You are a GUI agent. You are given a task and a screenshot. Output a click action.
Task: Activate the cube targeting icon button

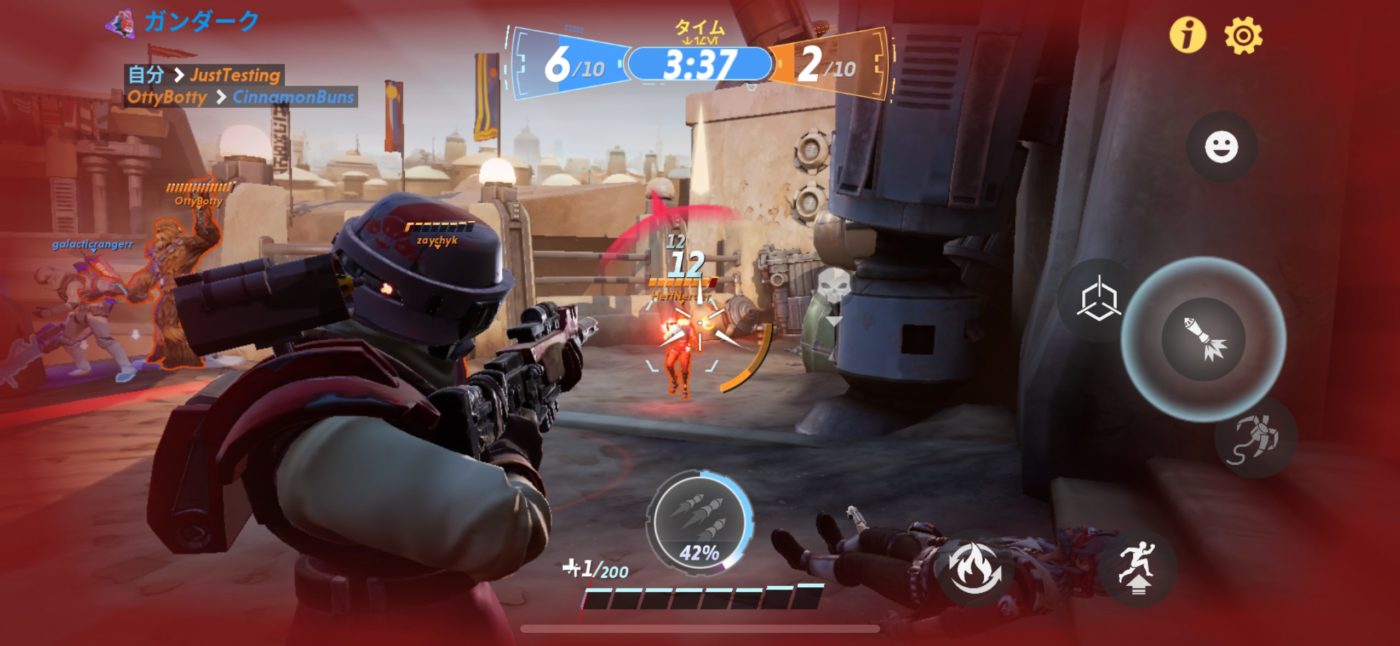(1097, 301)
